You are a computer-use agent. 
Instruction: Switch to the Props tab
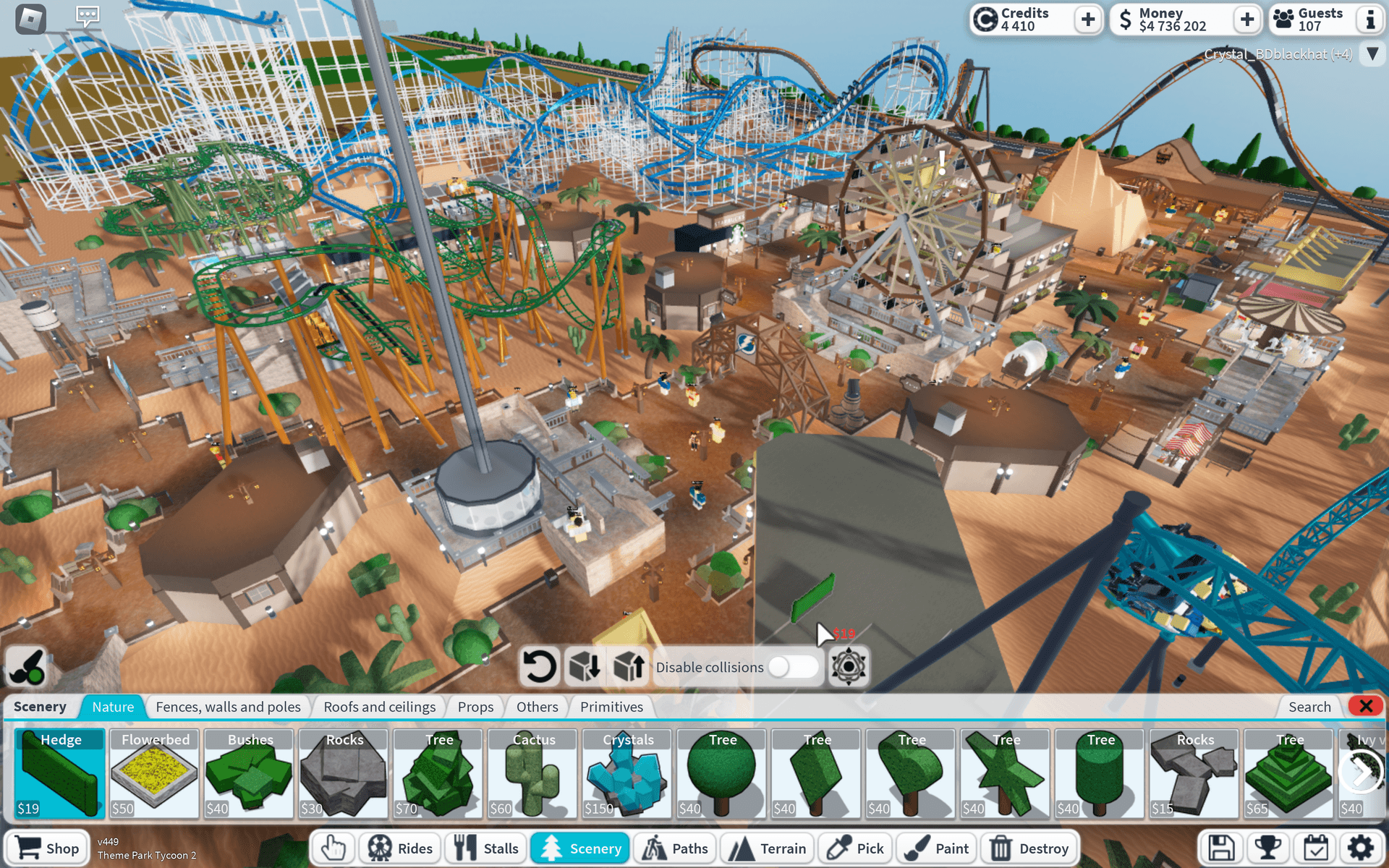click(x=475, y=707)
